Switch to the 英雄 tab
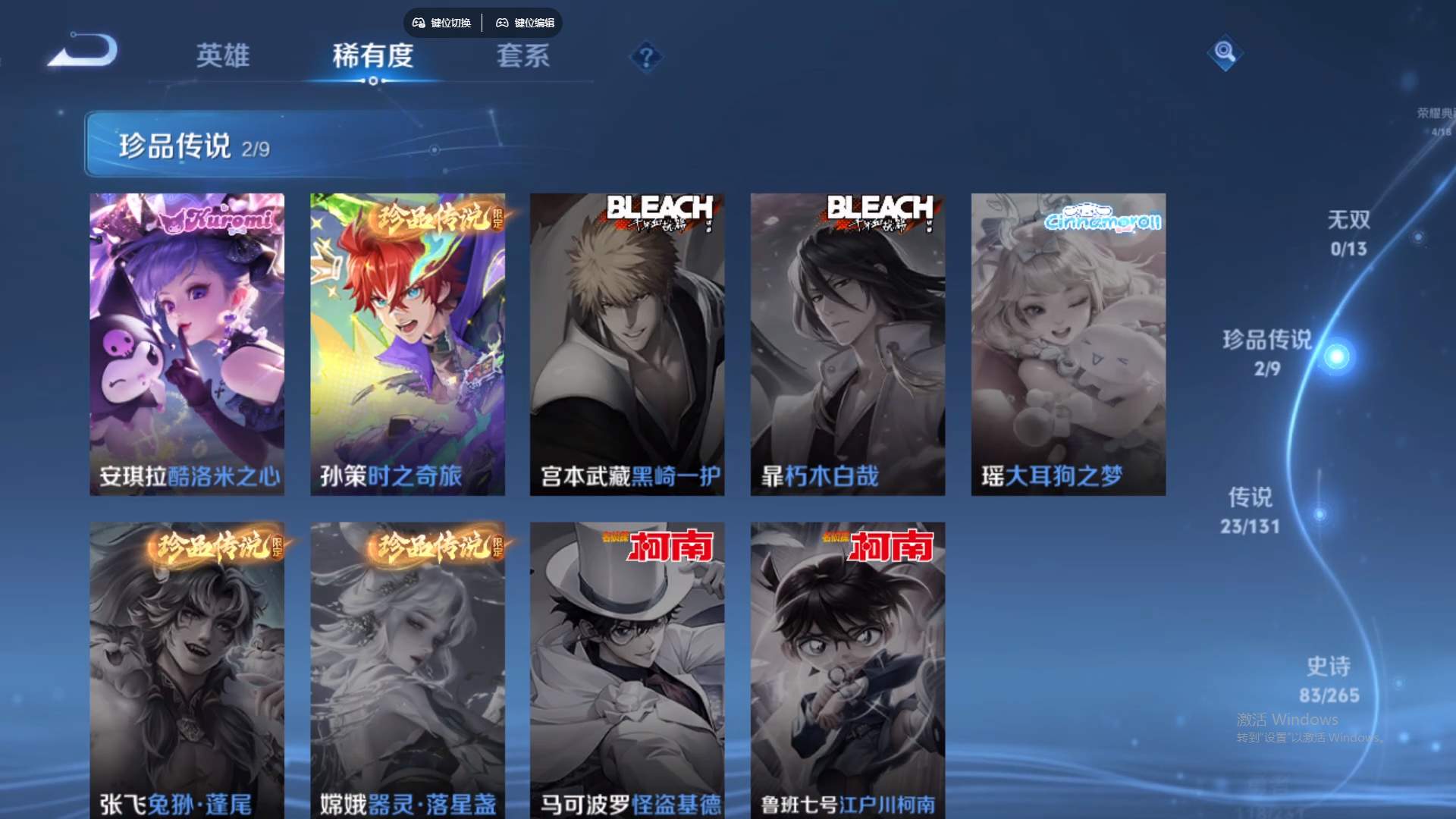Image resolution: width=1456 pixels, height=819 pixels. [x=224, y=56]
